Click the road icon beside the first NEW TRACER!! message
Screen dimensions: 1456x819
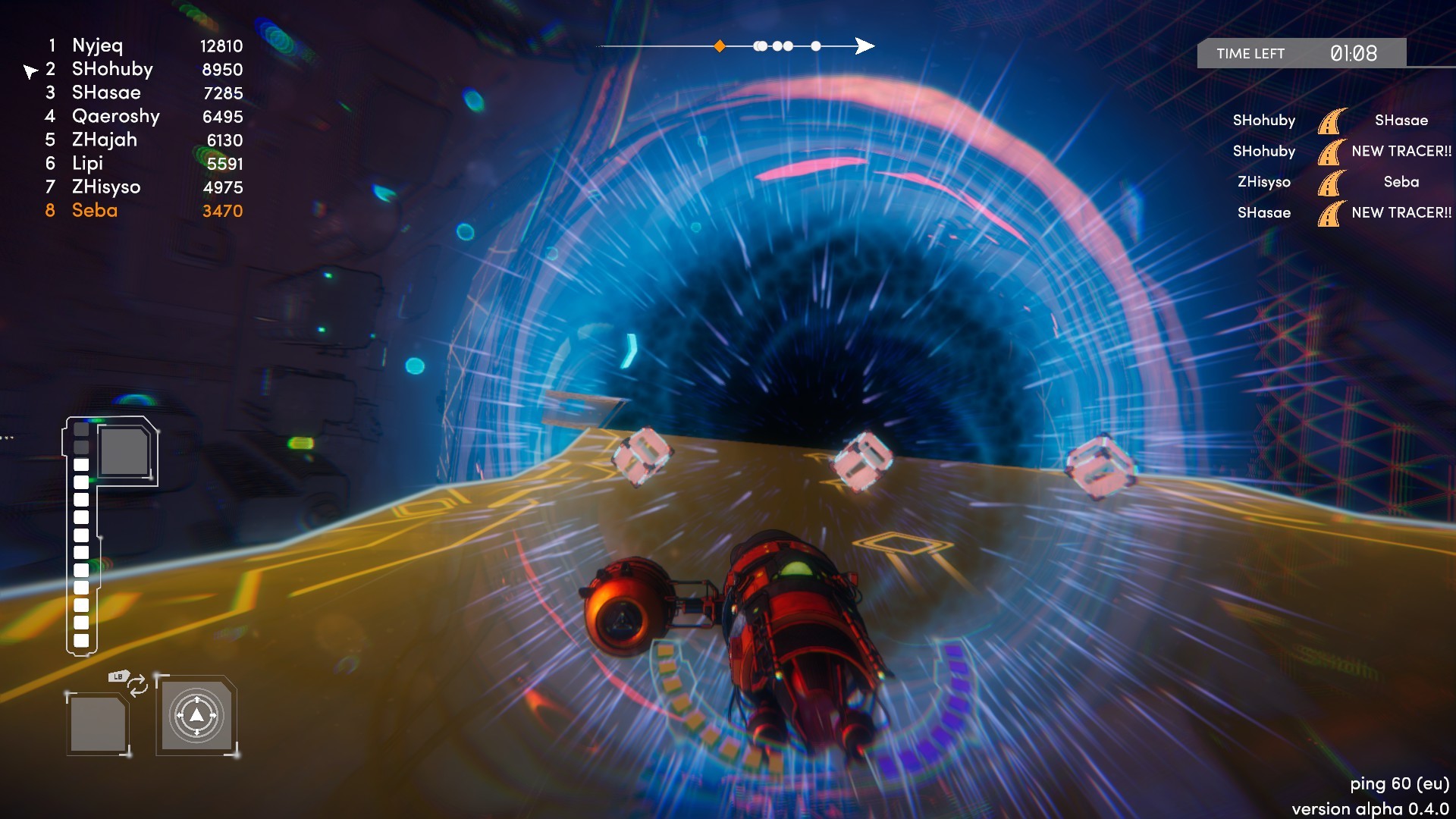coord(1332,151)
